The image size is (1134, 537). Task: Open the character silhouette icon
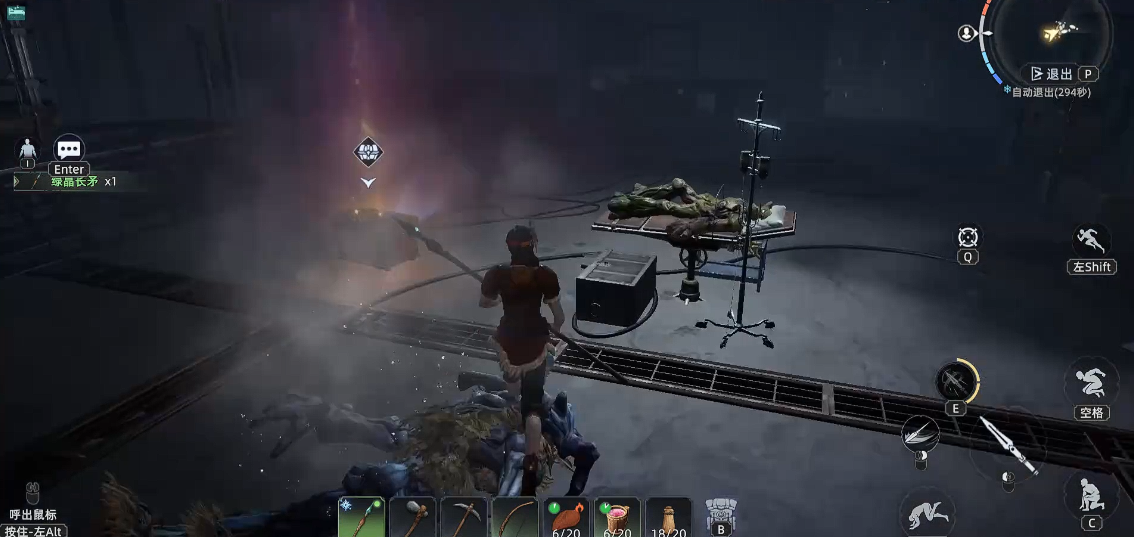[27, 149]
